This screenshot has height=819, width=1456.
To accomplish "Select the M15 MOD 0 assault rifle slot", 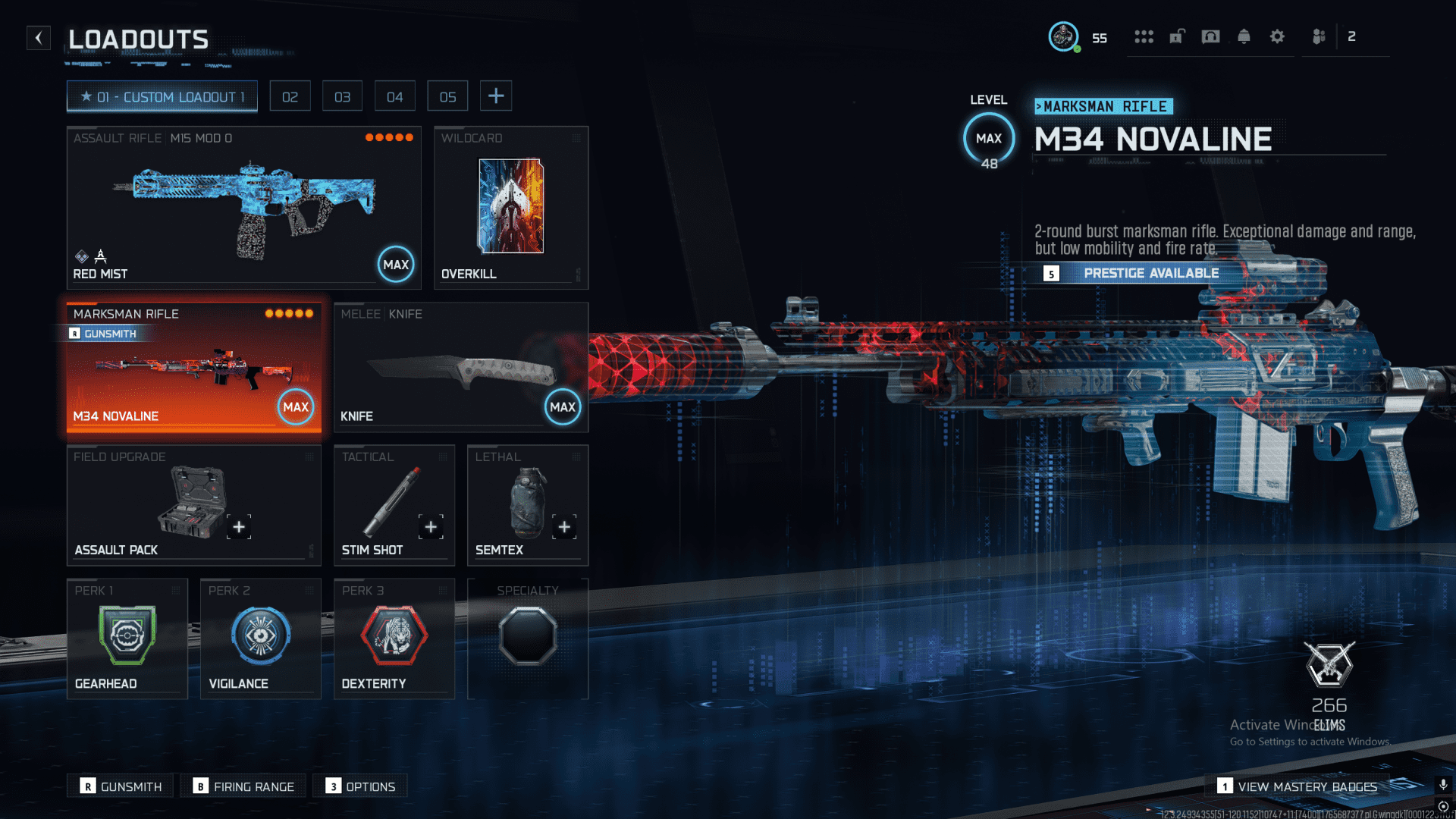I will (243, 207).
